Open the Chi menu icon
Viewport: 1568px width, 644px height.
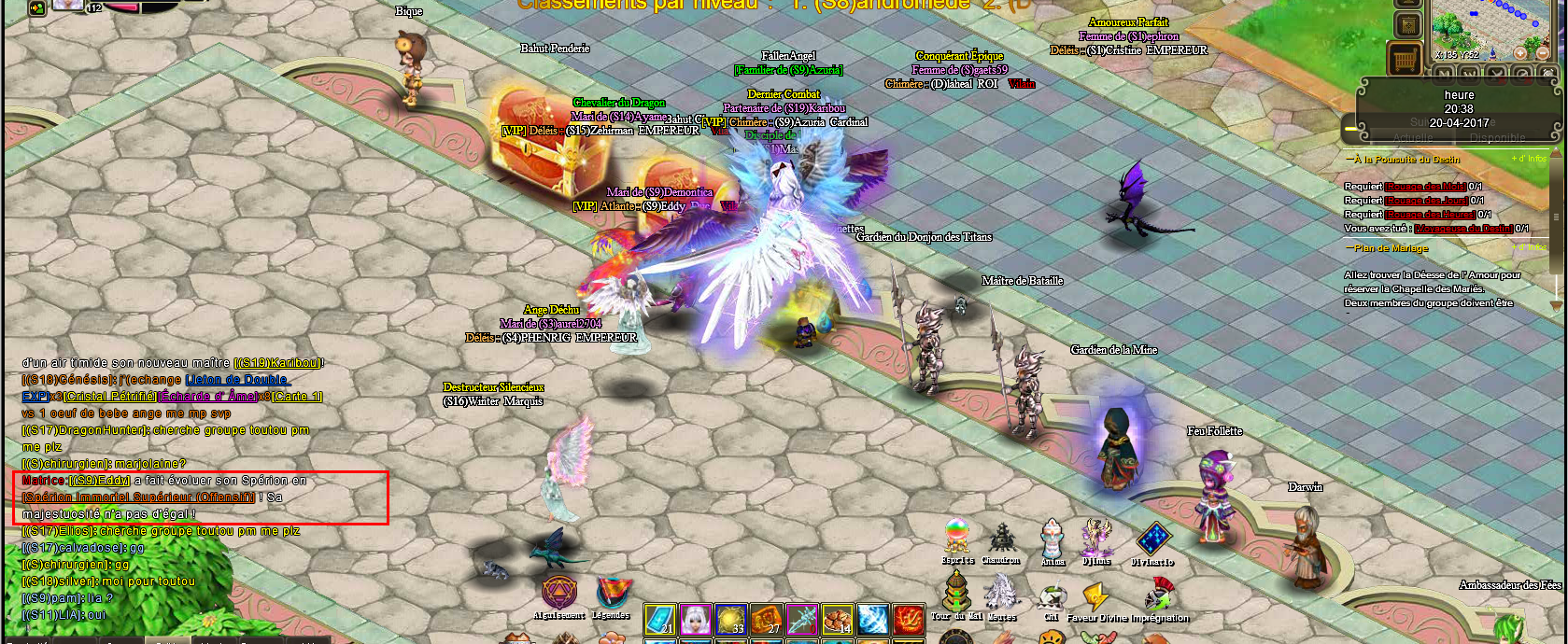click(x=1052, y=597)
